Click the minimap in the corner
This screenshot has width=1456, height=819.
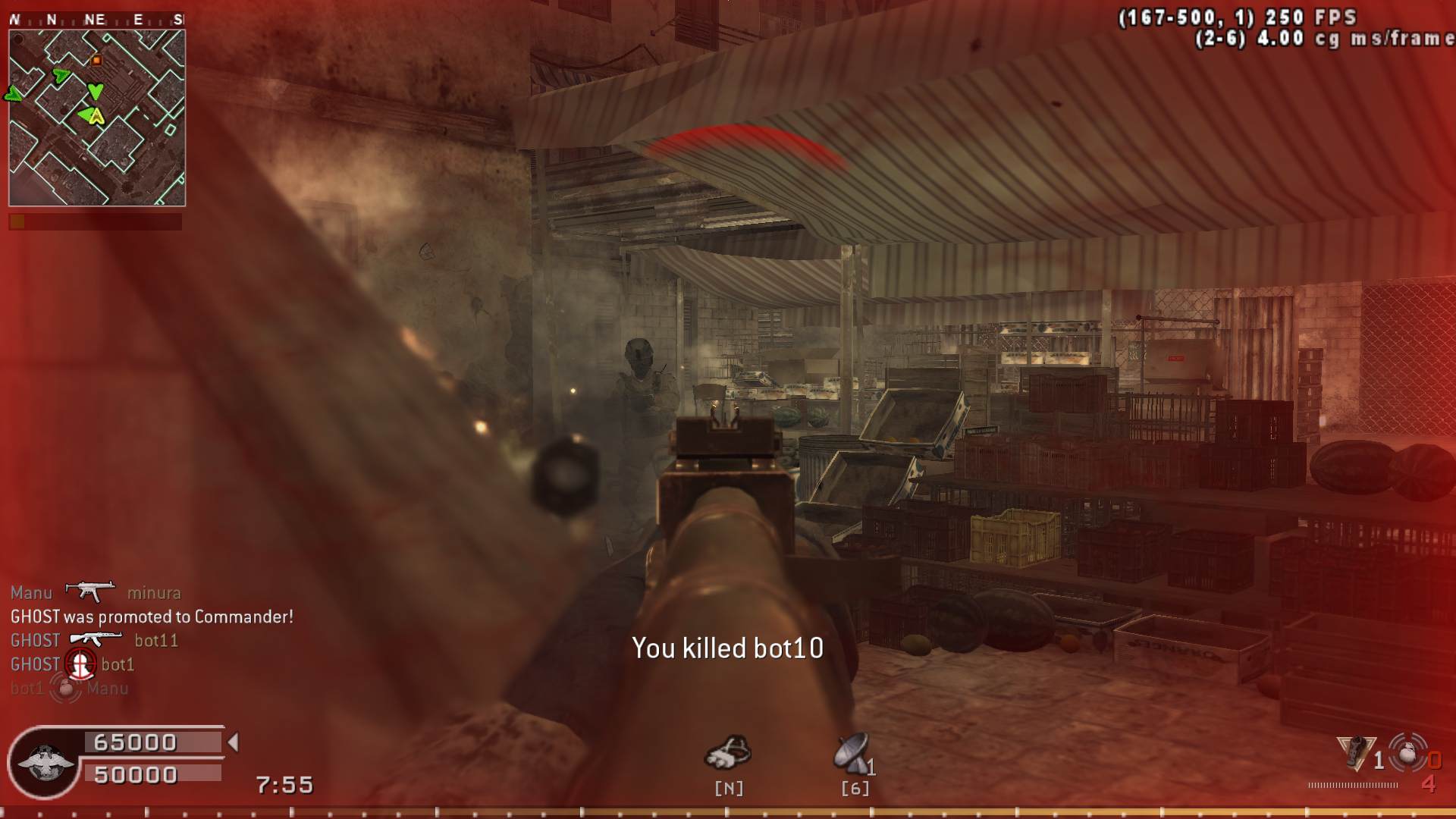pyautogui.click(x=97, y=118)
